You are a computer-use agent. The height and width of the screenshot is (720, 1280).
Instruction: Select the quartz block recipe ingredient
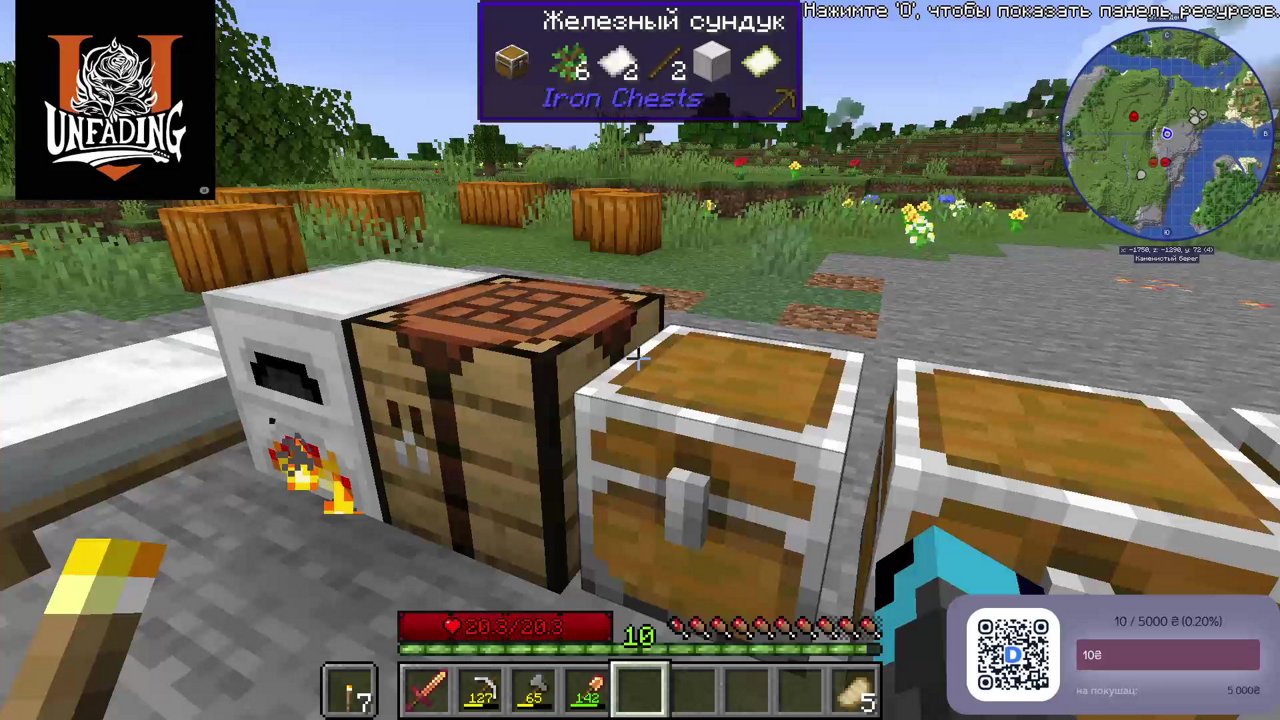(x=712, y=60)
